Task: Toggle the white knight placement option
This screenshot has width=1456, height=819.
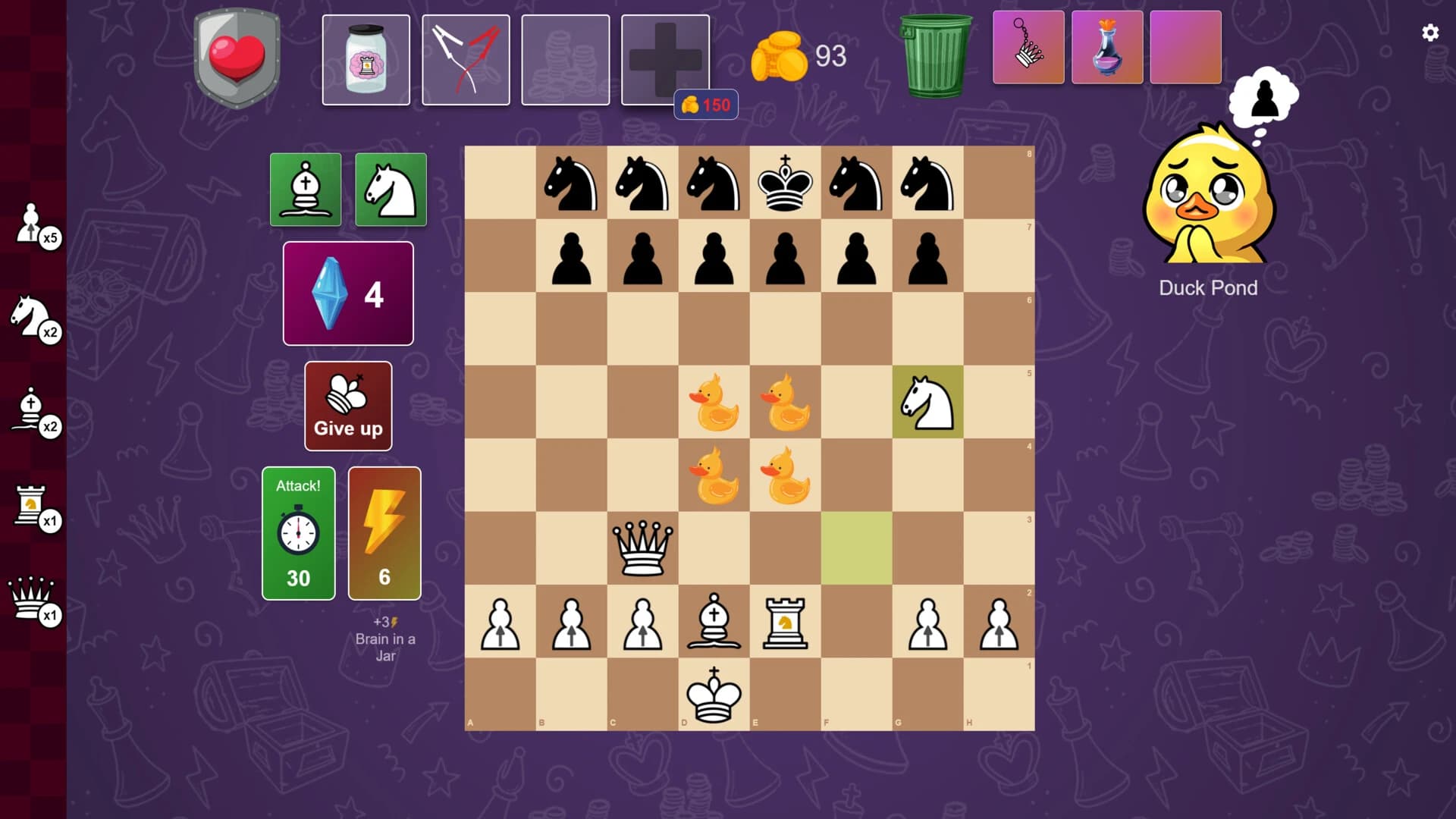Action: tap(391, 190)
